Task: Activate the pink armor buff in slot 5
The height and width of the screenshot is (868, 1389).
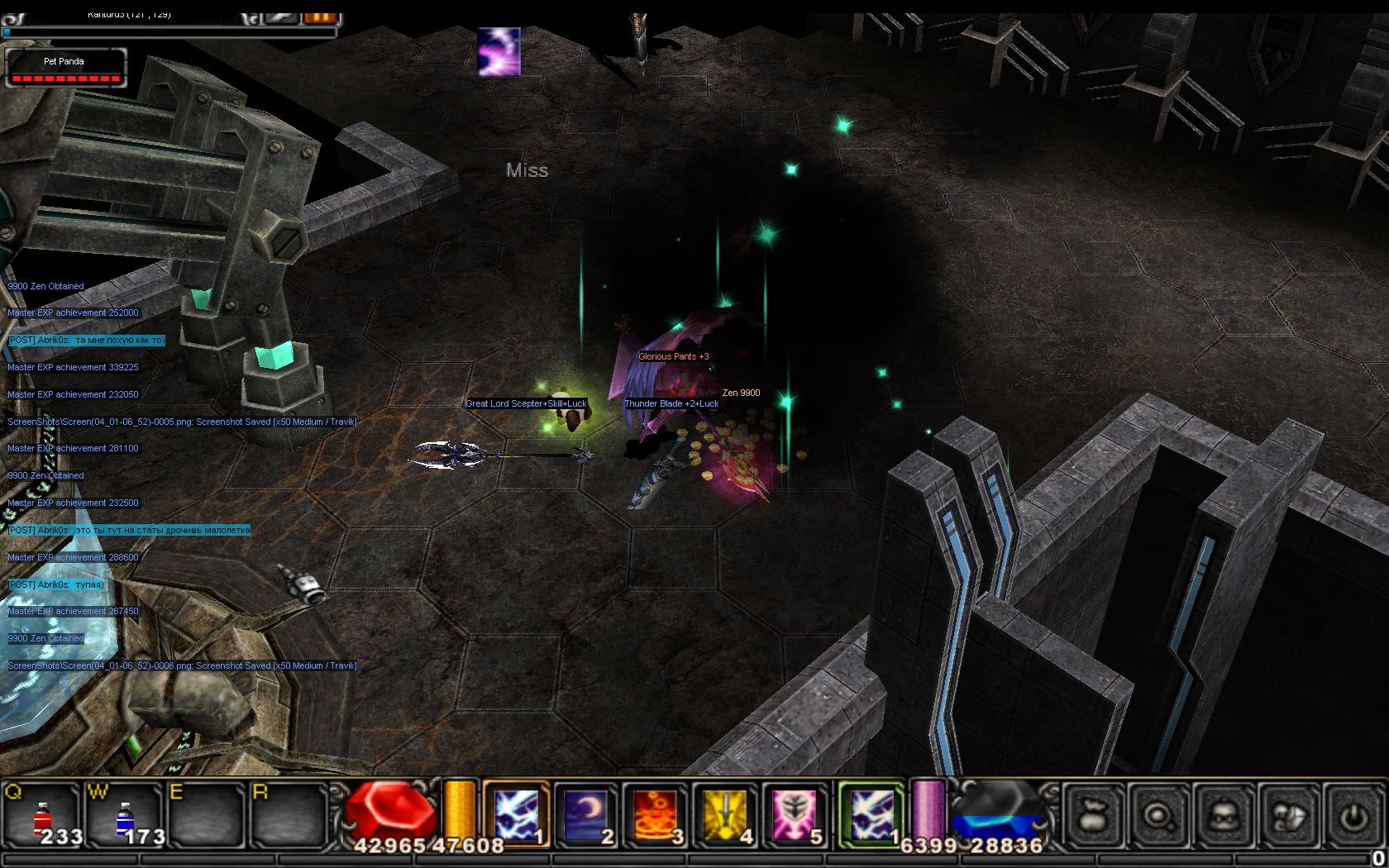Action: coord(794,813)
